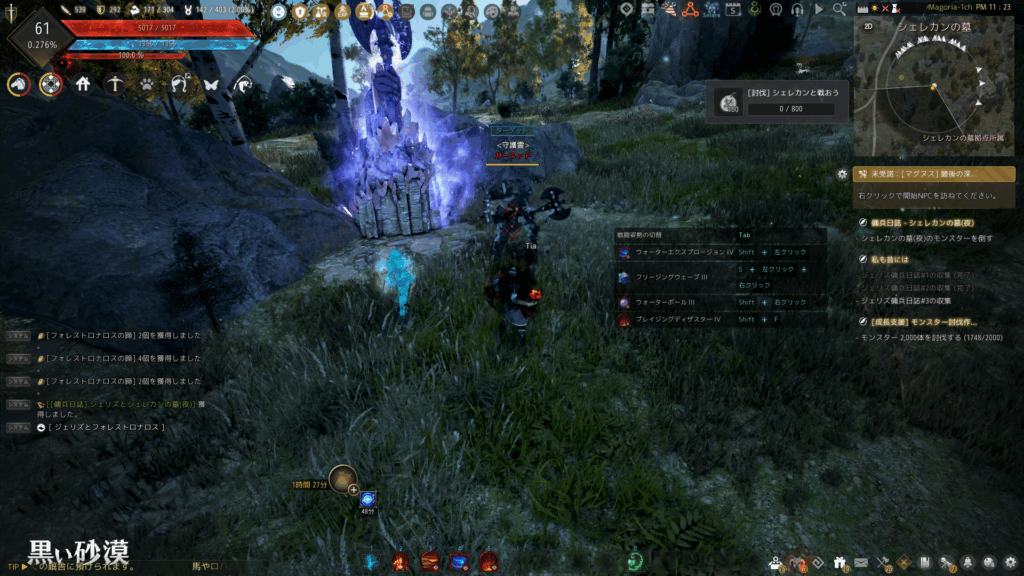
Task: Click the paw print pet icon
Action: click(148, 85)
